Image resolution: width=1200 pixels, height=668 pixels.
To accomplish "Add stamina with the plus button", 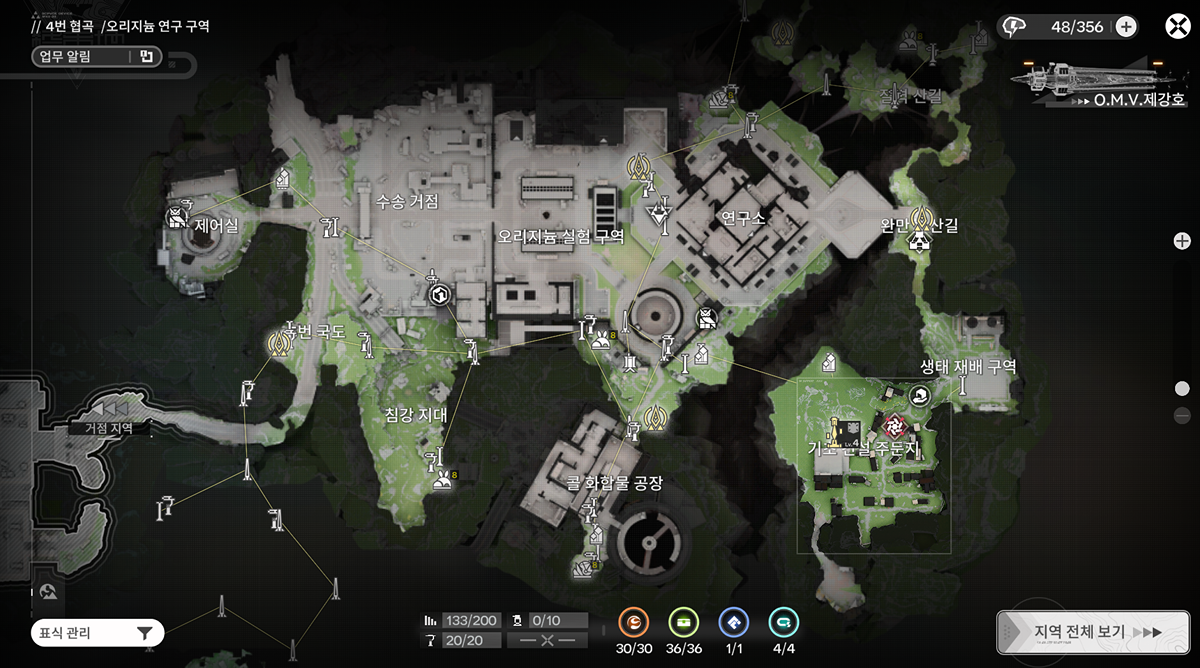I will (x=1126, y=27).
